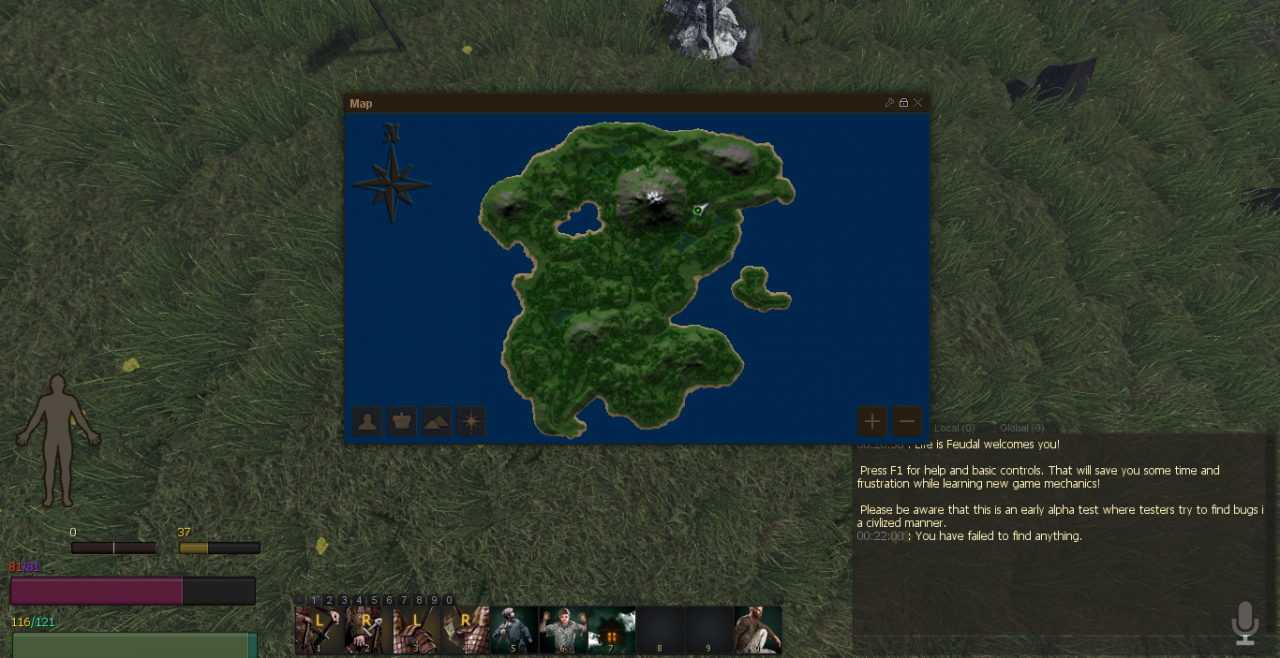The width and height of the screenshot is (1280, 658).
Task: Close the Map window
Action: 918,103
